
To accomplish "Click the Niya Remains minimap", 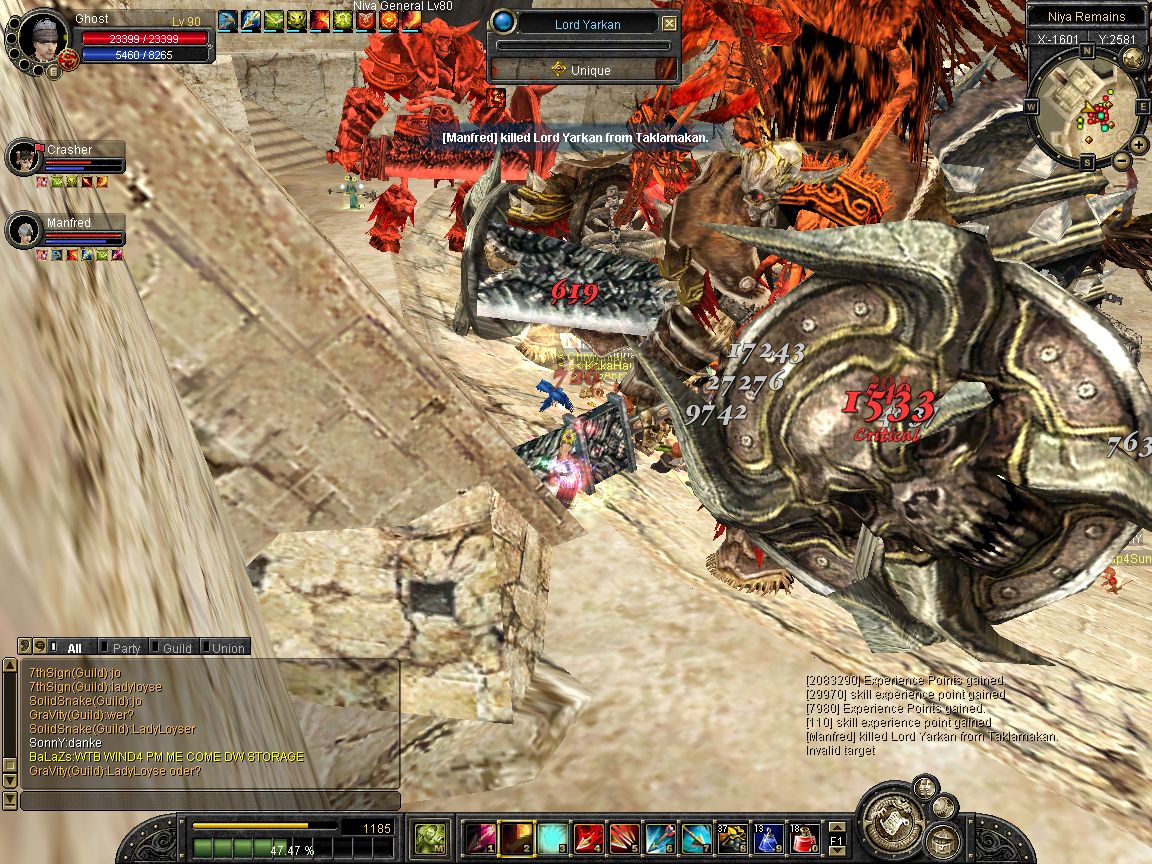I will [1086, 108].
